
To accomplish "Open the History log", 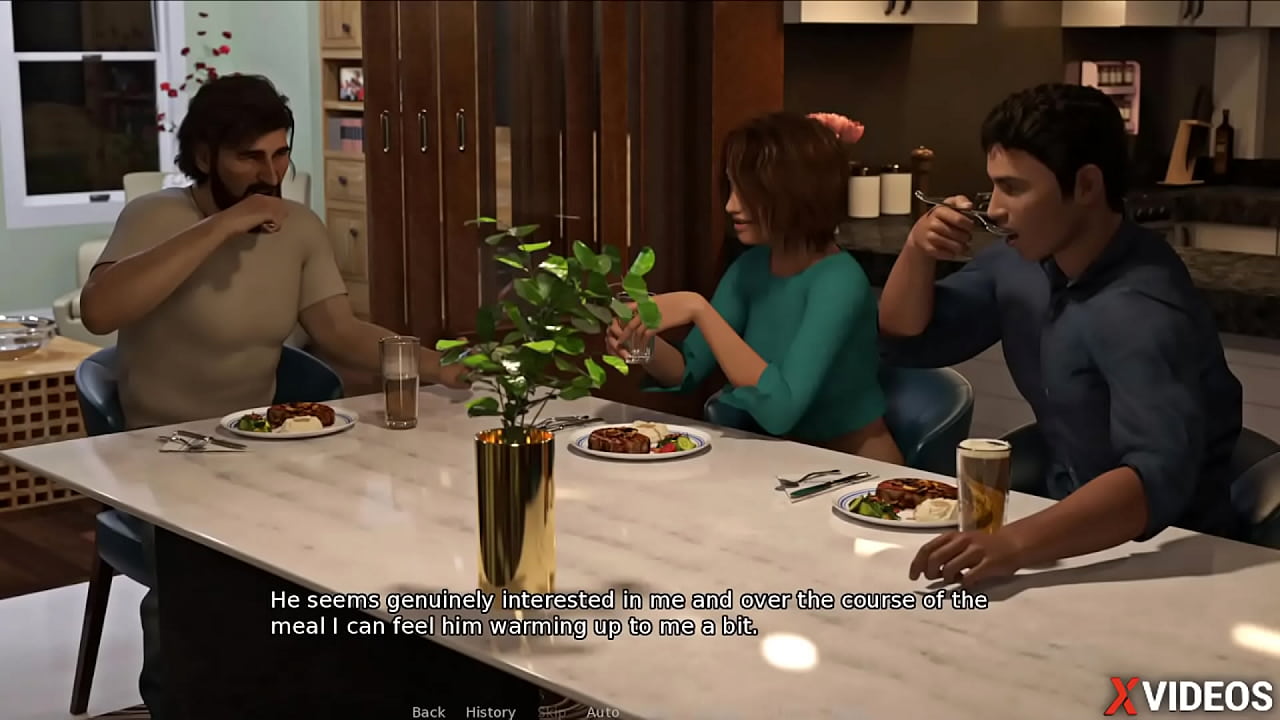I will 490,712.
